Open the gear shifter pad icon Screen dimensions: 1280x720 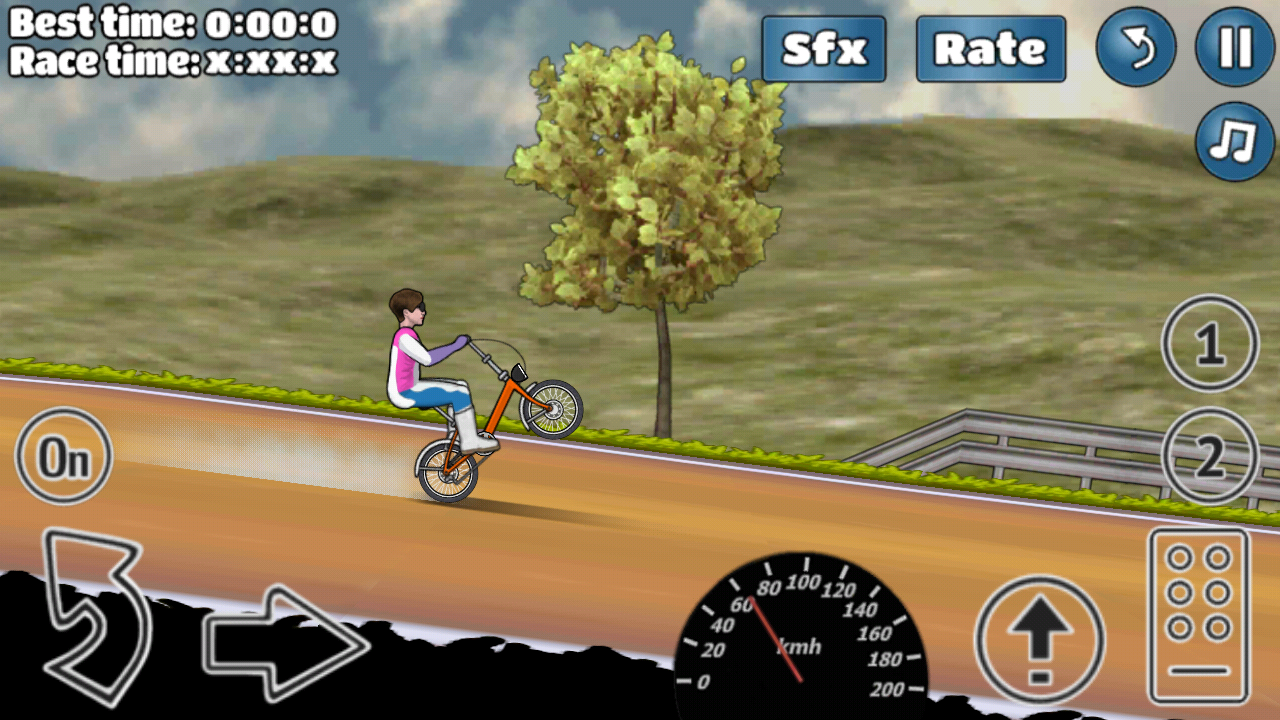point(1197,615)
